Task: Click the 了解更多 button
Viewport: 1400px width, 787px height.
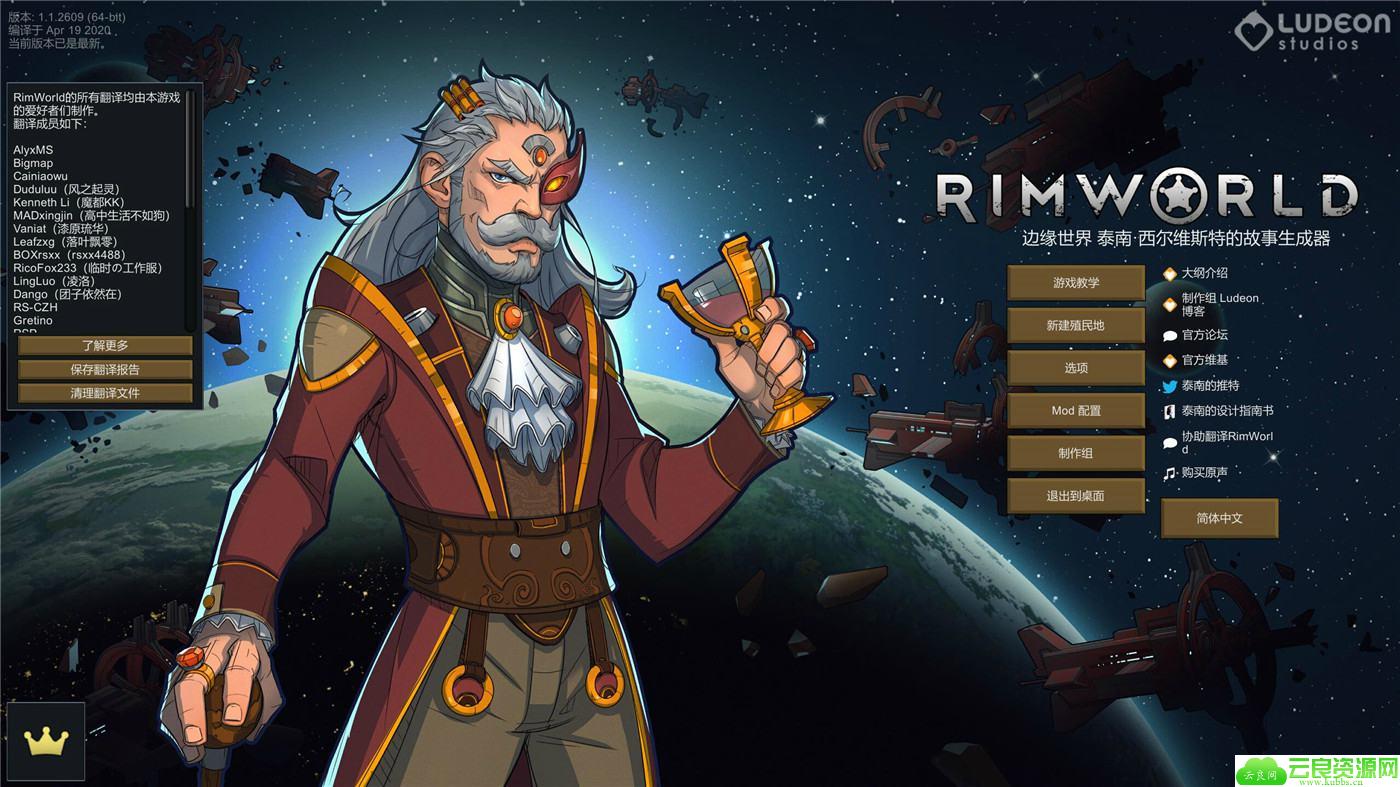Action: 105,346
